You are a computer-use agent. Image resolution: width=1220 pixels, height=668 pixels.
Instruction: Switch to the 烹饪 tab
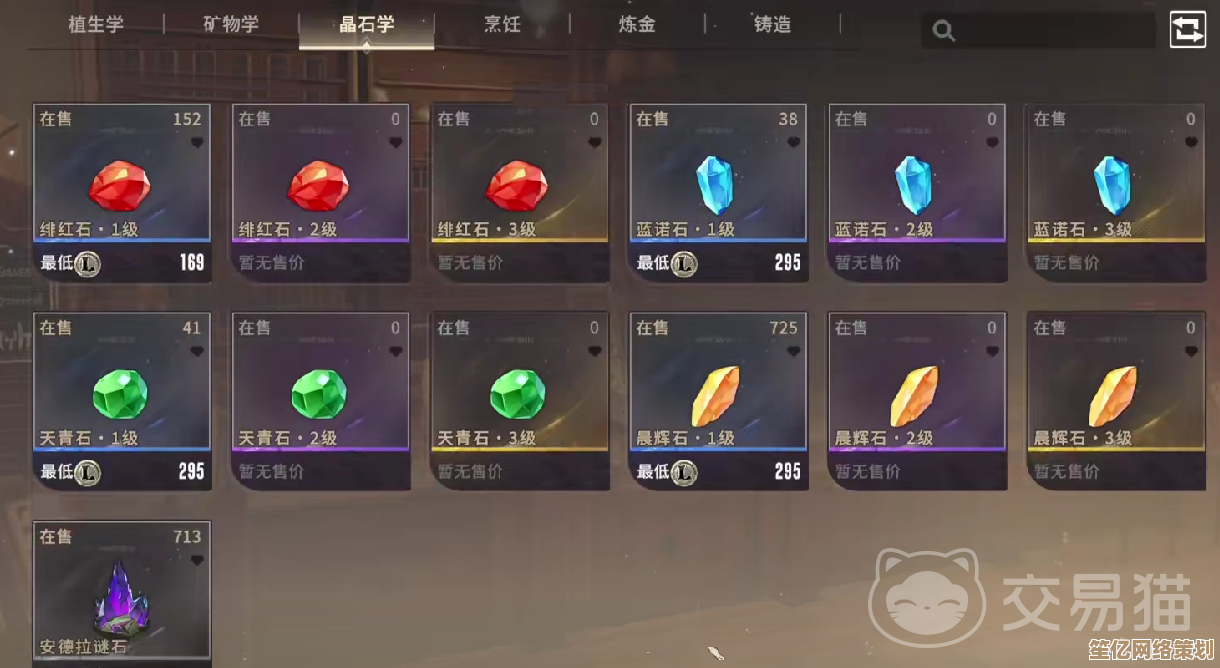click(502, 24)
